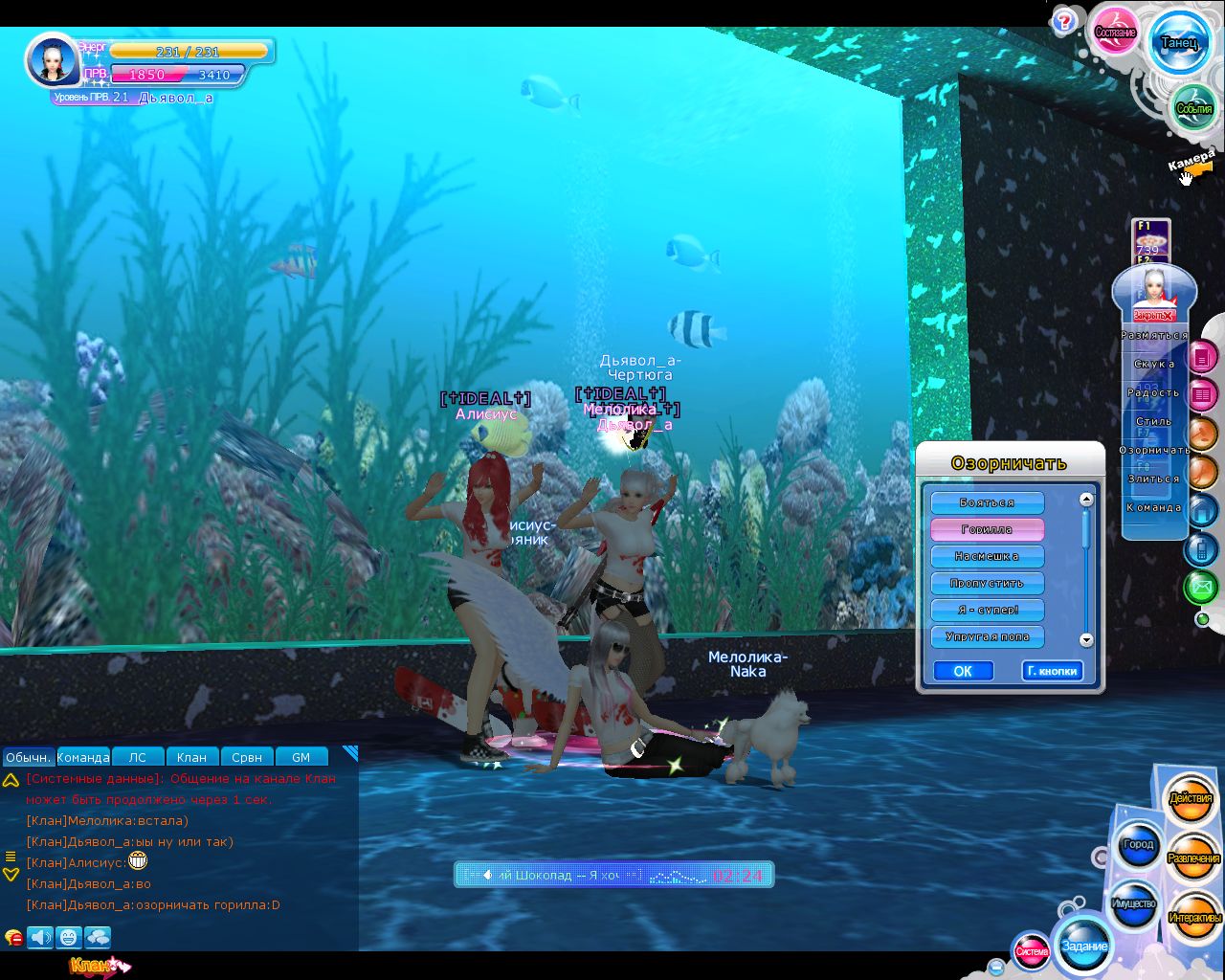Open the GM chat tab
This screenshot has height=980, width=1225.
[x=301, y=757]
